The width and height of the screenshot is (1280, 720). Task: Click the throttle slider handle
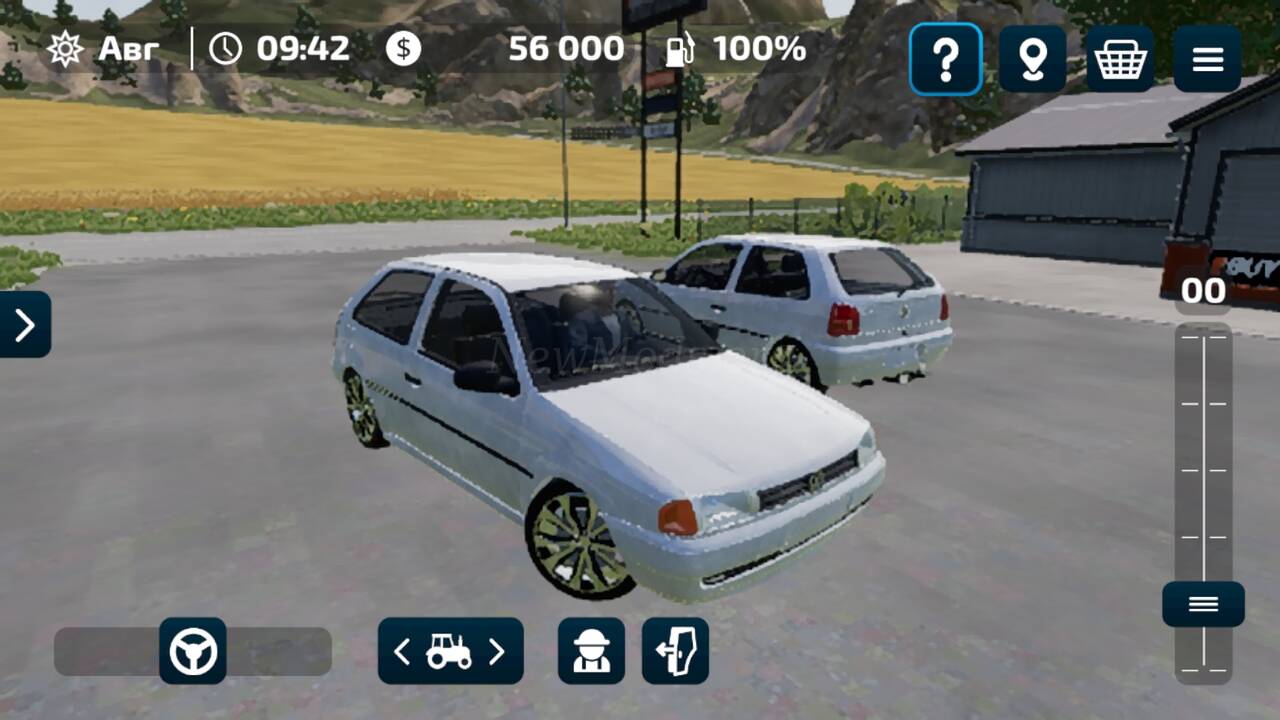tap(1203, 604)
